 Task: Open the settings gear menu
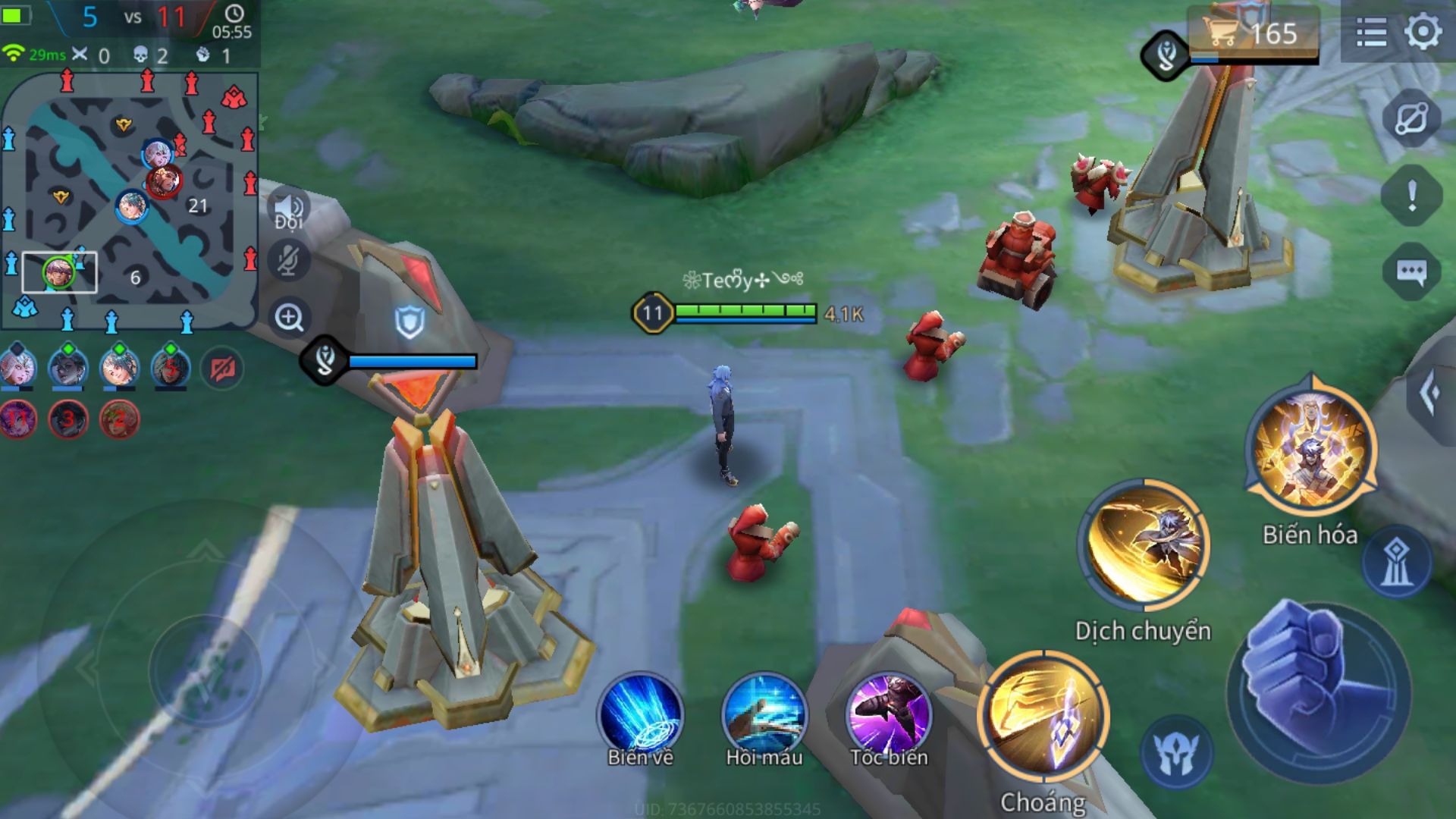pyautogui.click(x=1423, y=33)
